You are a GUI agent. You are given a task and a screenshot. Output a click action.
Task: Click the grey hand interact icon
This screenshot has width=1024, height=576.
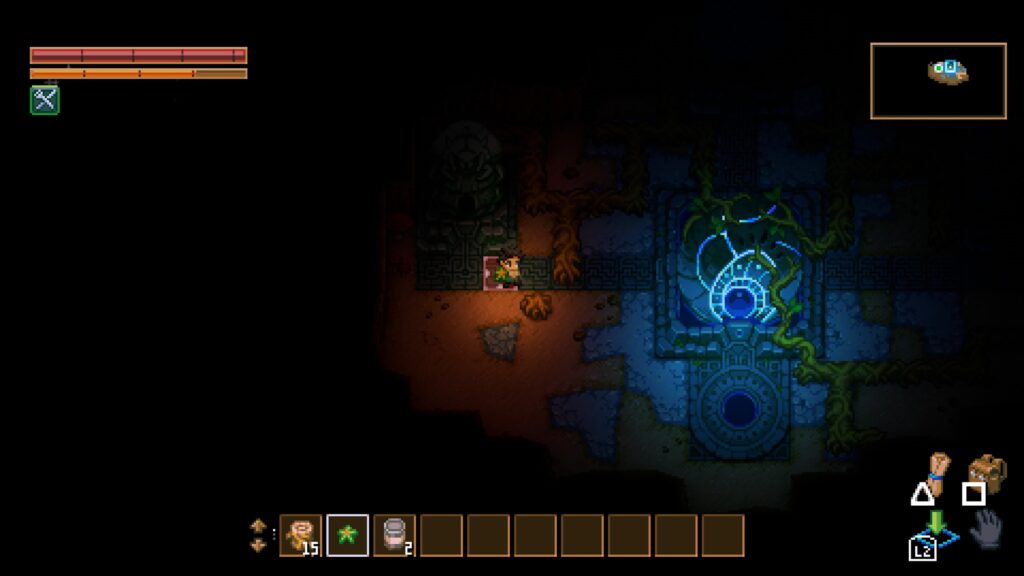point(986,528)
